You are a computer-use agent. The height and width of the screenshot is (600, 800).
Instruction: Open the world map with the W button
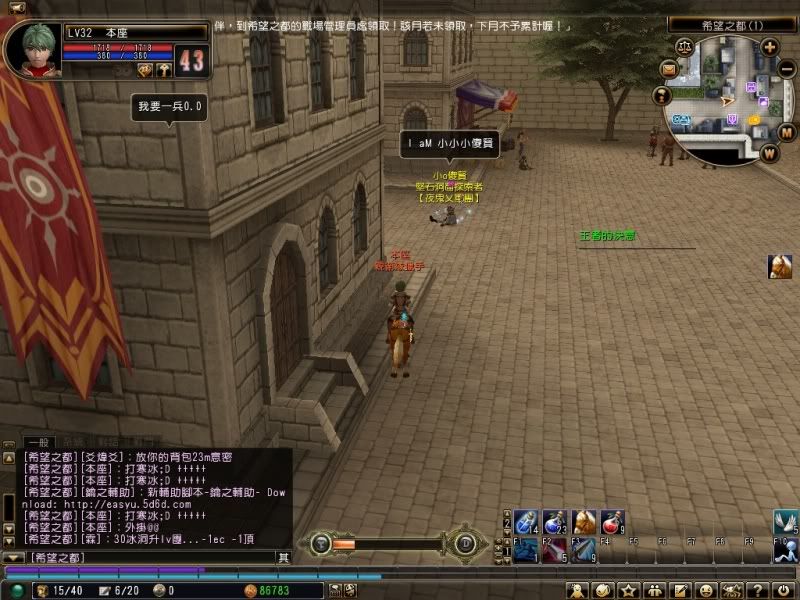769,153
